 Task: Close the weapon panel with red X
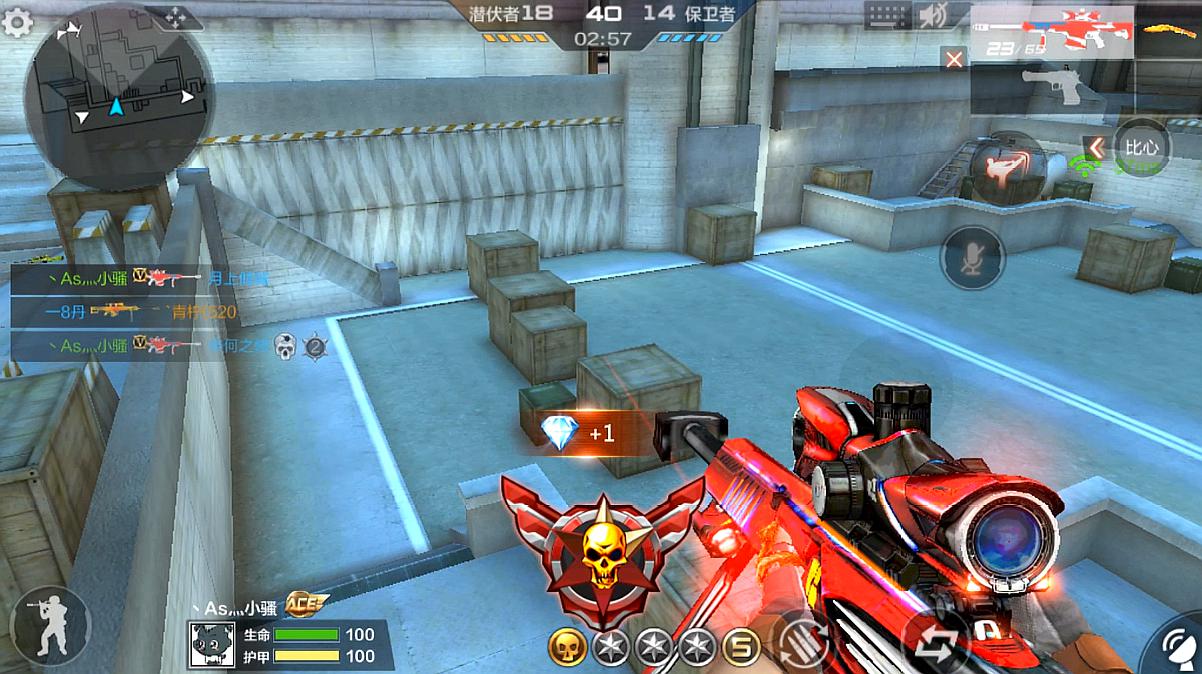tap(954, 59)
